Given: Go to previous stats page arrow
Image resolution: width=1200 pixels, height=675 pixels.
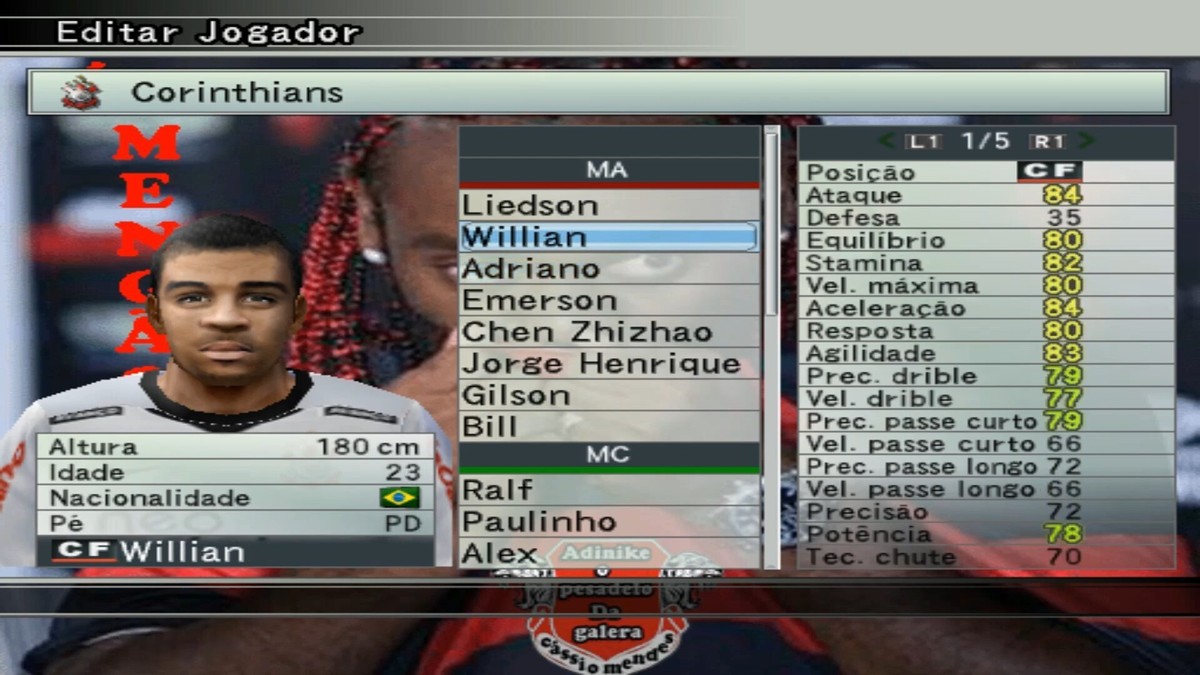Looking at the screenshot, I should 886,142.
